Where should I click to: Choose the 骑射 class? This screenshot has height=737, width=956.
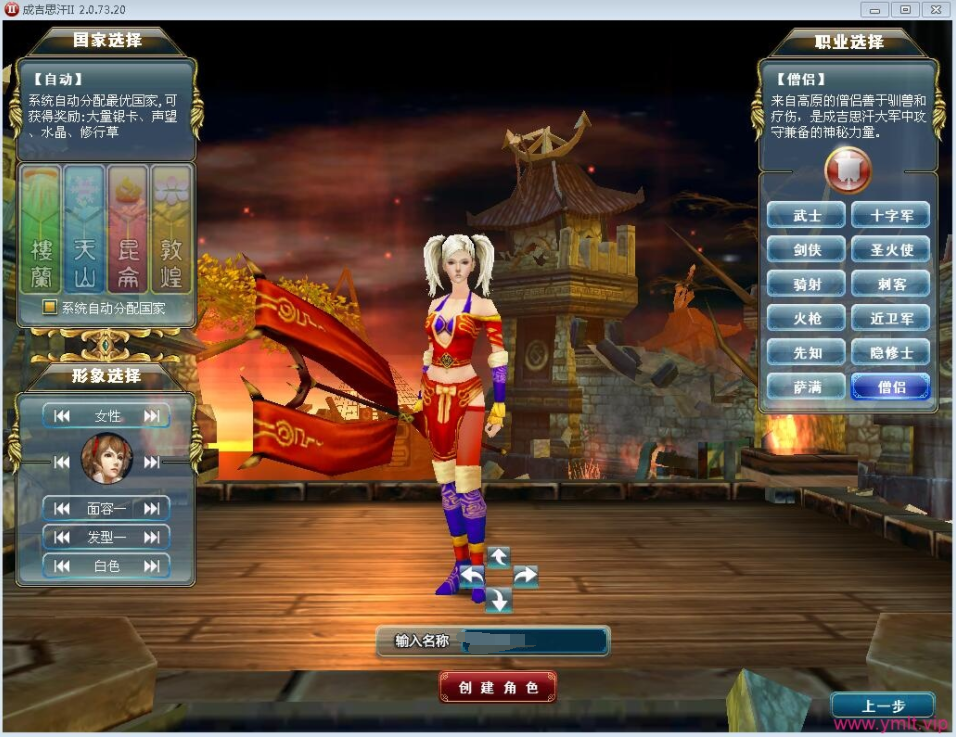tap(807, 284)
